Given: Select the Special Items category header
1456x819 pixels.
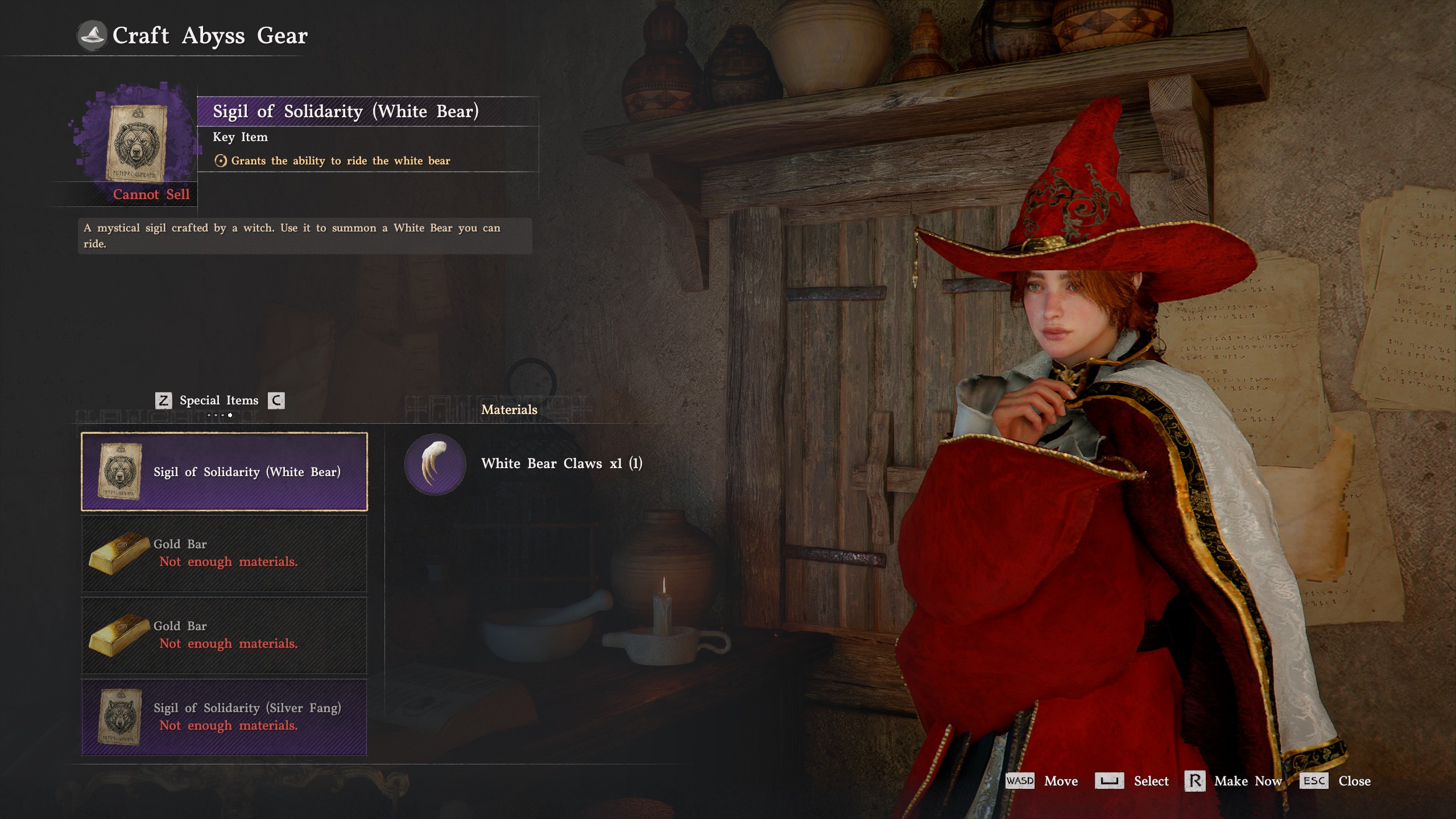Looking at the screenshot, I should pos(219,400).
